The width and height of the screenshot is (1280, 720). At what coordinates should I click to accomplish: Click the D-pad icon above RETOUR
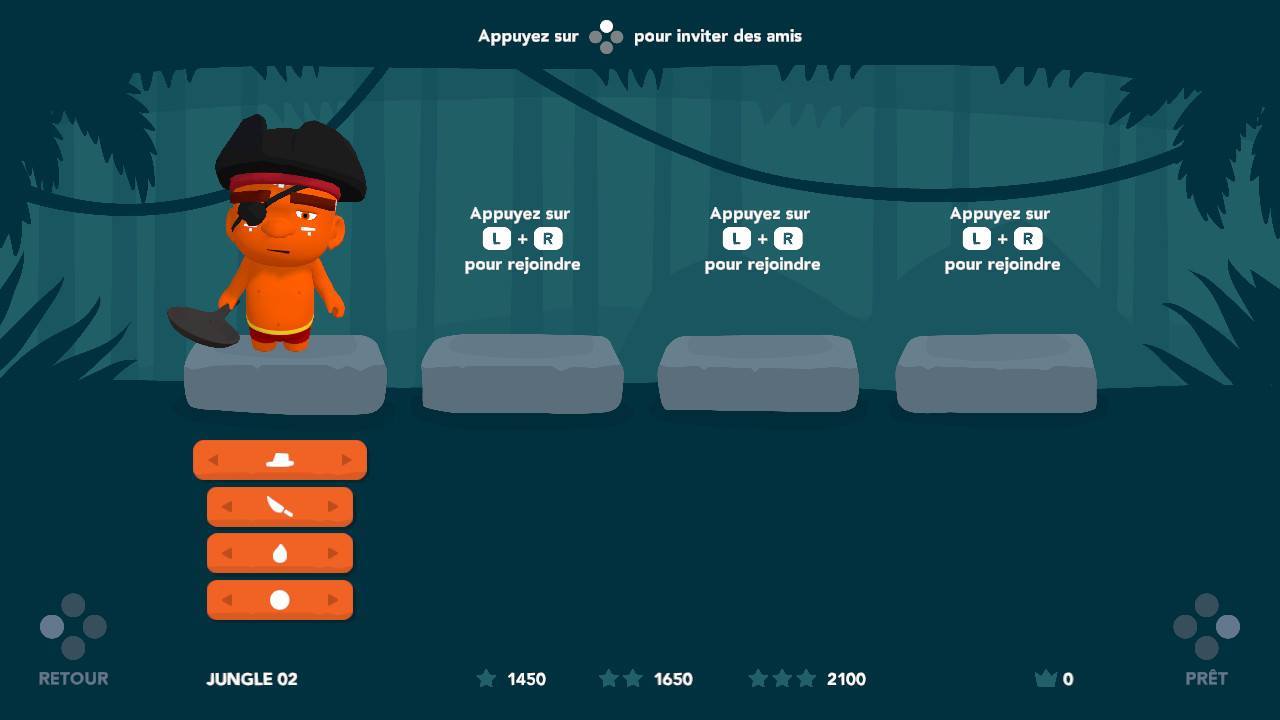[72, 627]
